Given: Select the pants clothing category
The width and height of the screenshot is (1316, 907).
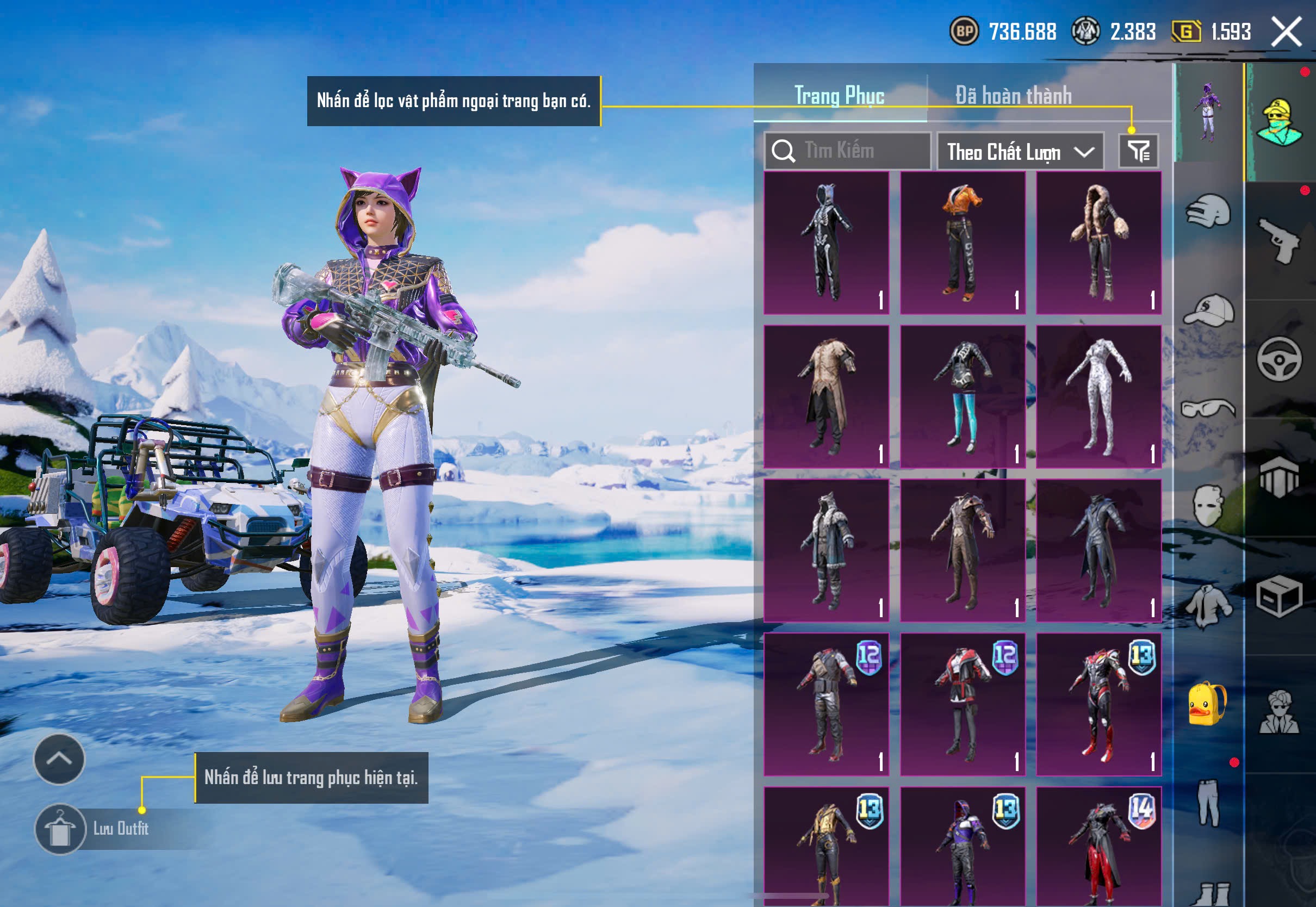Looking at the screenshot, I should 1208,803.
